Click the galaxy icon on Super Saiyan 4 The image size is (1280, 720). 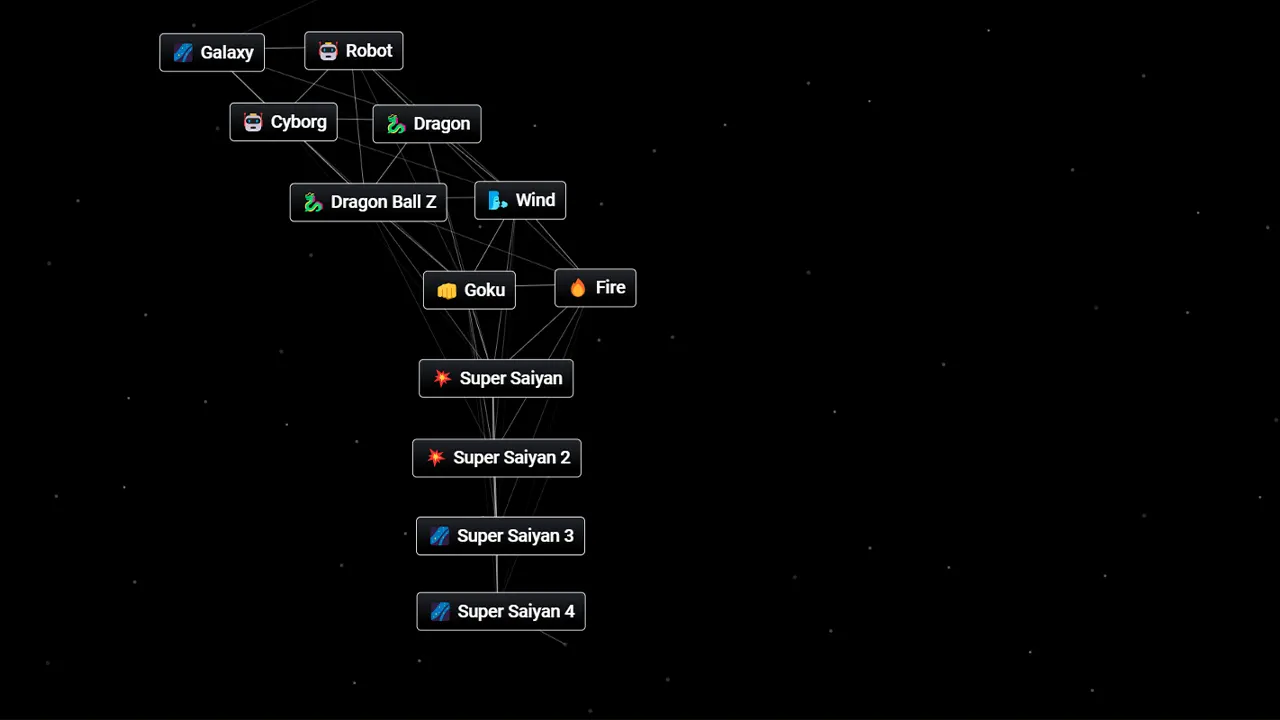[x=440, y=611]
